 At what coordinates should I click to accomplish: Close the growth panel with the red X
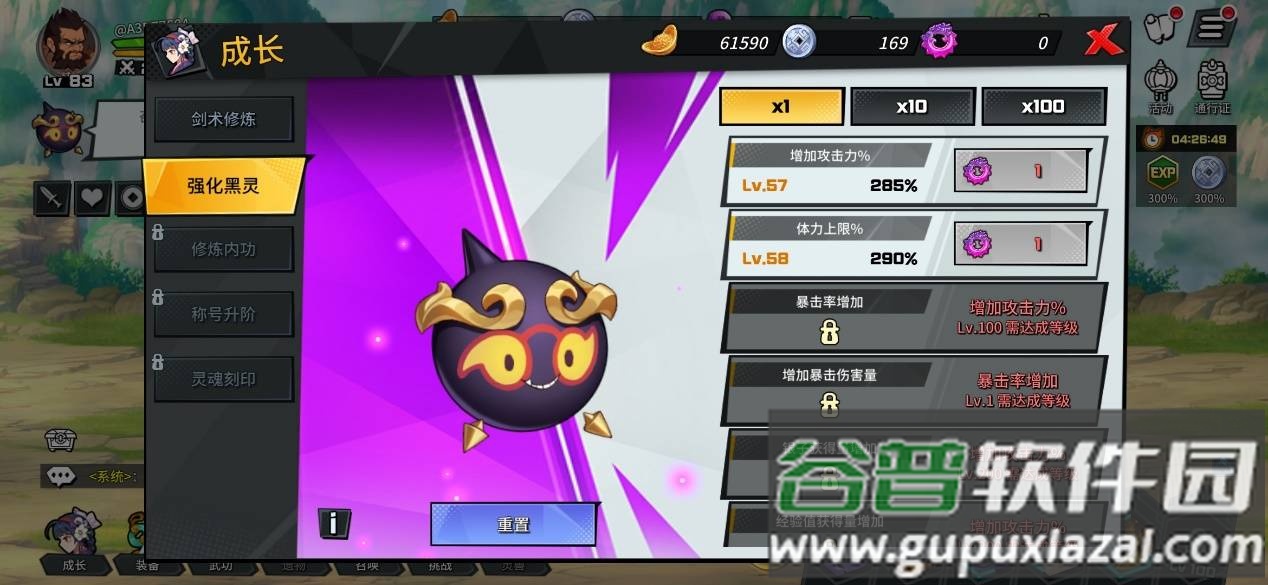click(x=1103, y=42)
